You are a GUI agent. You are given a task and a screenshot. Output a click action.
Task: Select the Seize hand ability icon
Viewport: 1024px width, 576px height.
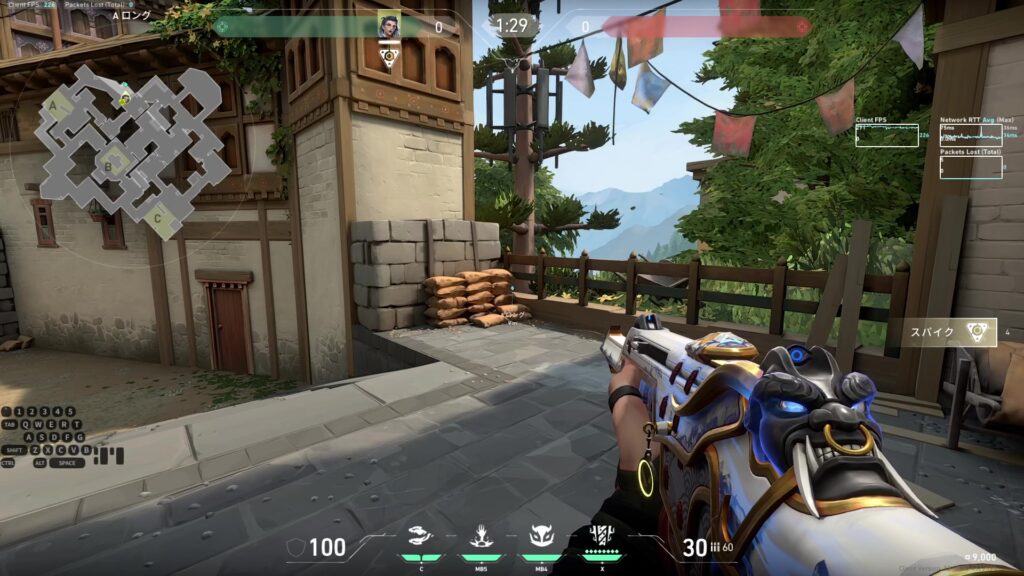481,538
